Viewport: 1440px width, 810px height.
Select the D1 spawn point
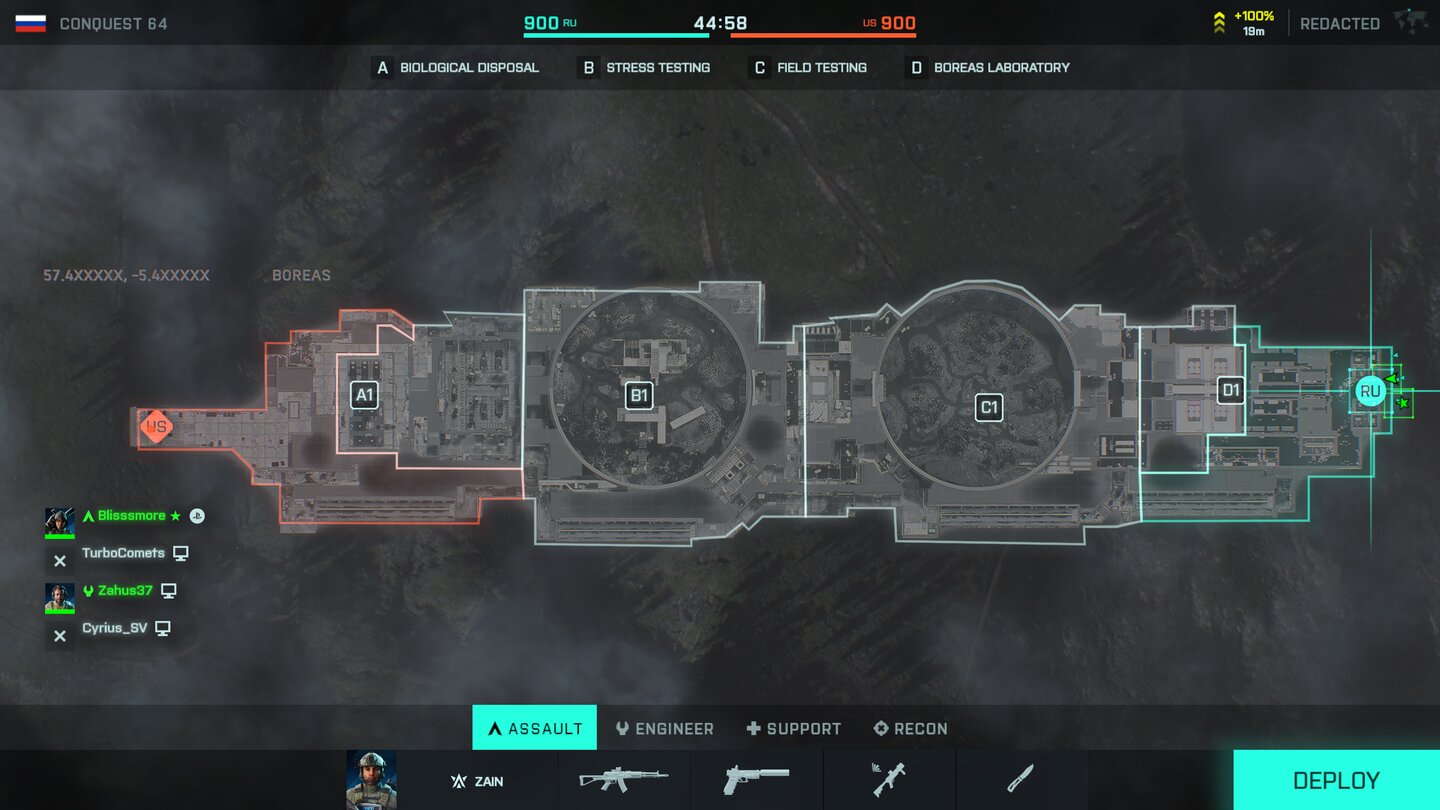click(x=1230, y=390)
